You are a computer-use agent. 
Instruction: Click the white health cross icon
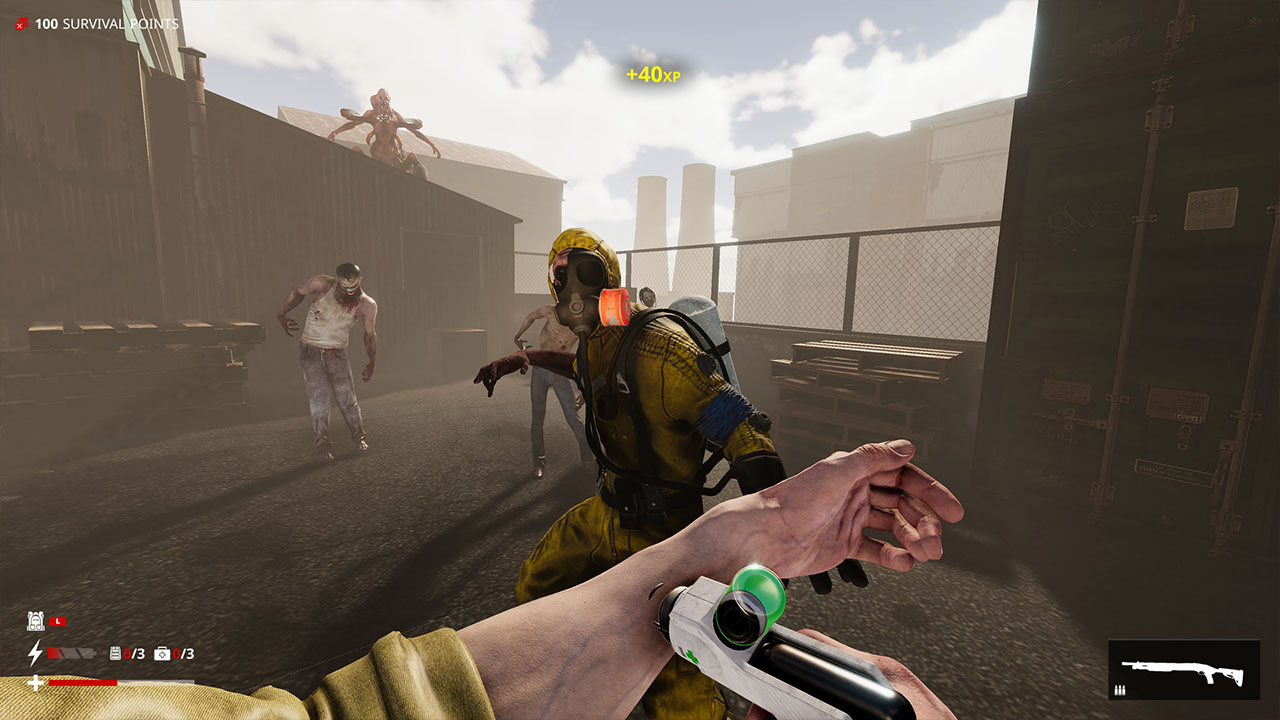36,682
